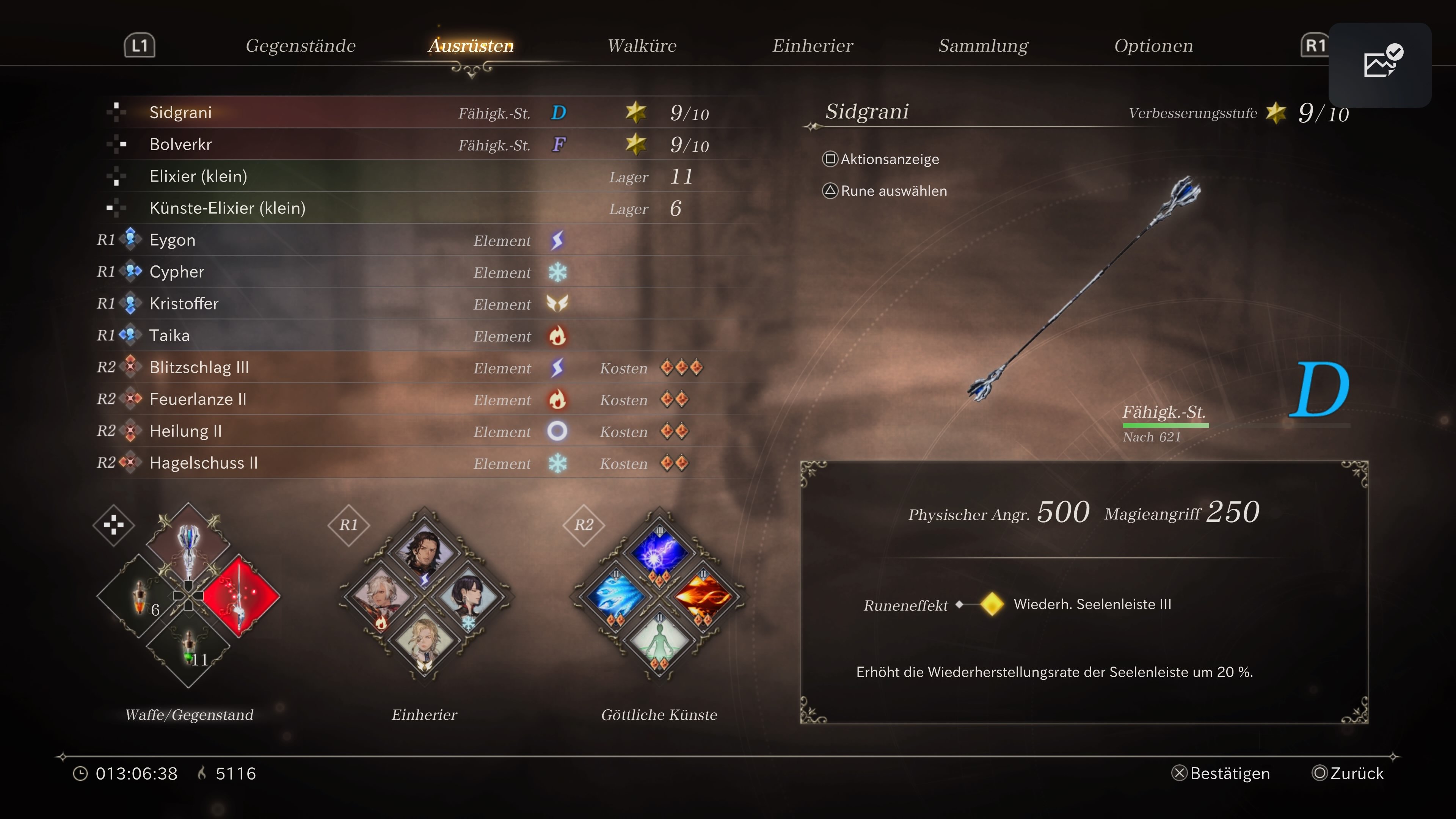
Task: Click the green Fähigk.-St. progress bar
Action: coord(1166,425)
